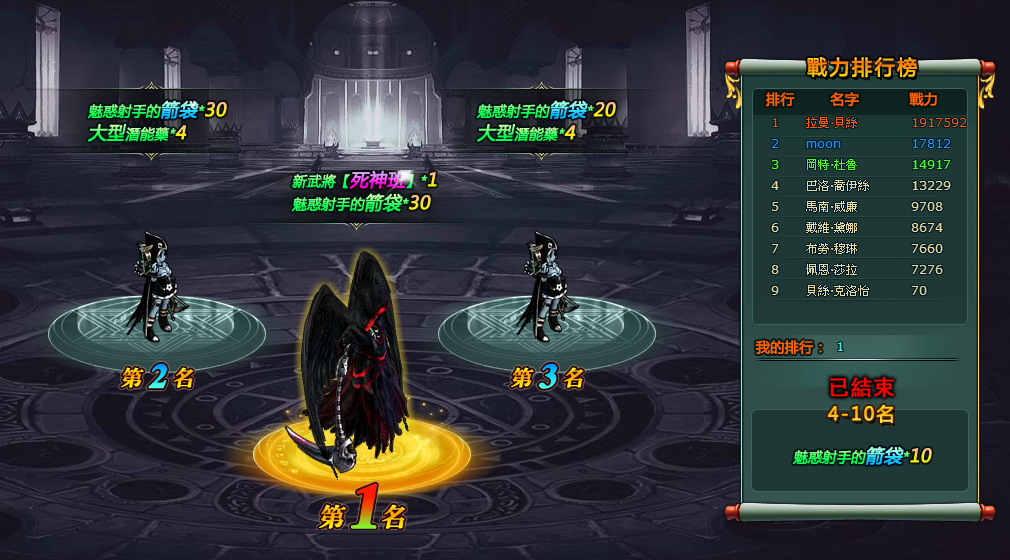Select player moon in the ranking list
The width and height of the screenshot is (1010, 560).
click(x=860, y=144)
